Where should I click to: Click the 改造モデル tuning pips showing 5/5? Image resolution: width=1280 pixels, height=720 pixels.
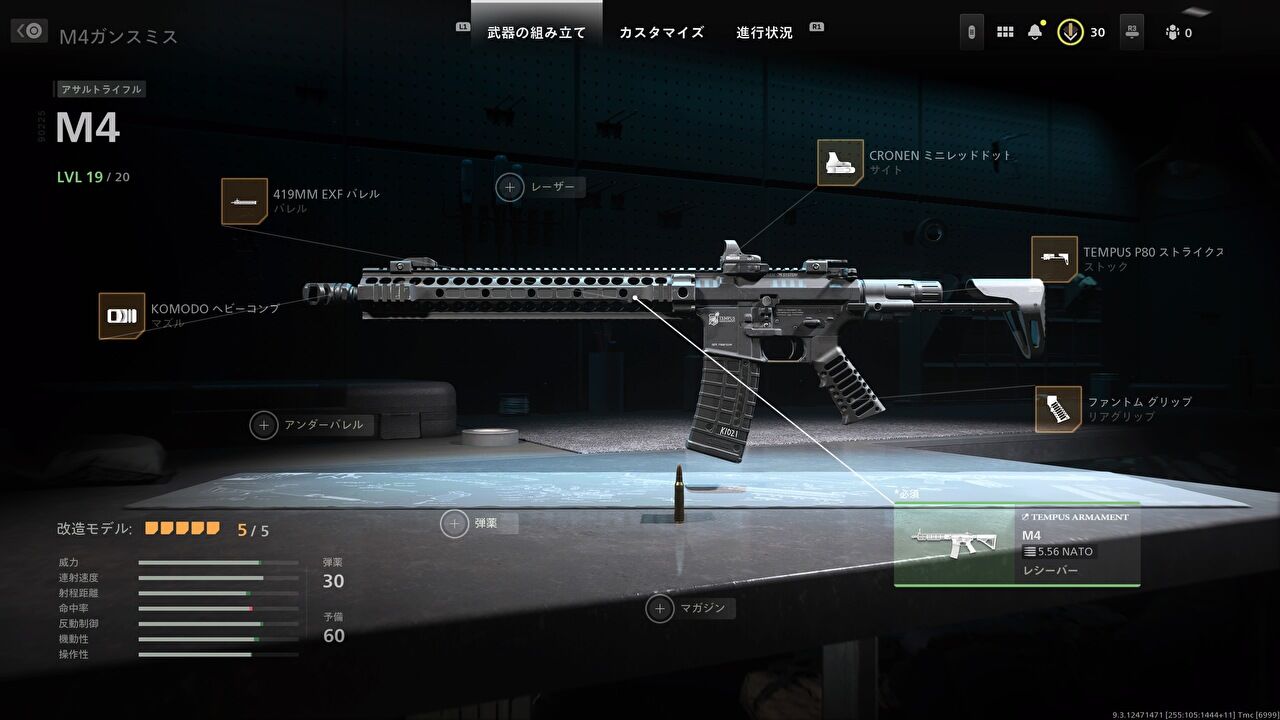(x=183, y=525)
